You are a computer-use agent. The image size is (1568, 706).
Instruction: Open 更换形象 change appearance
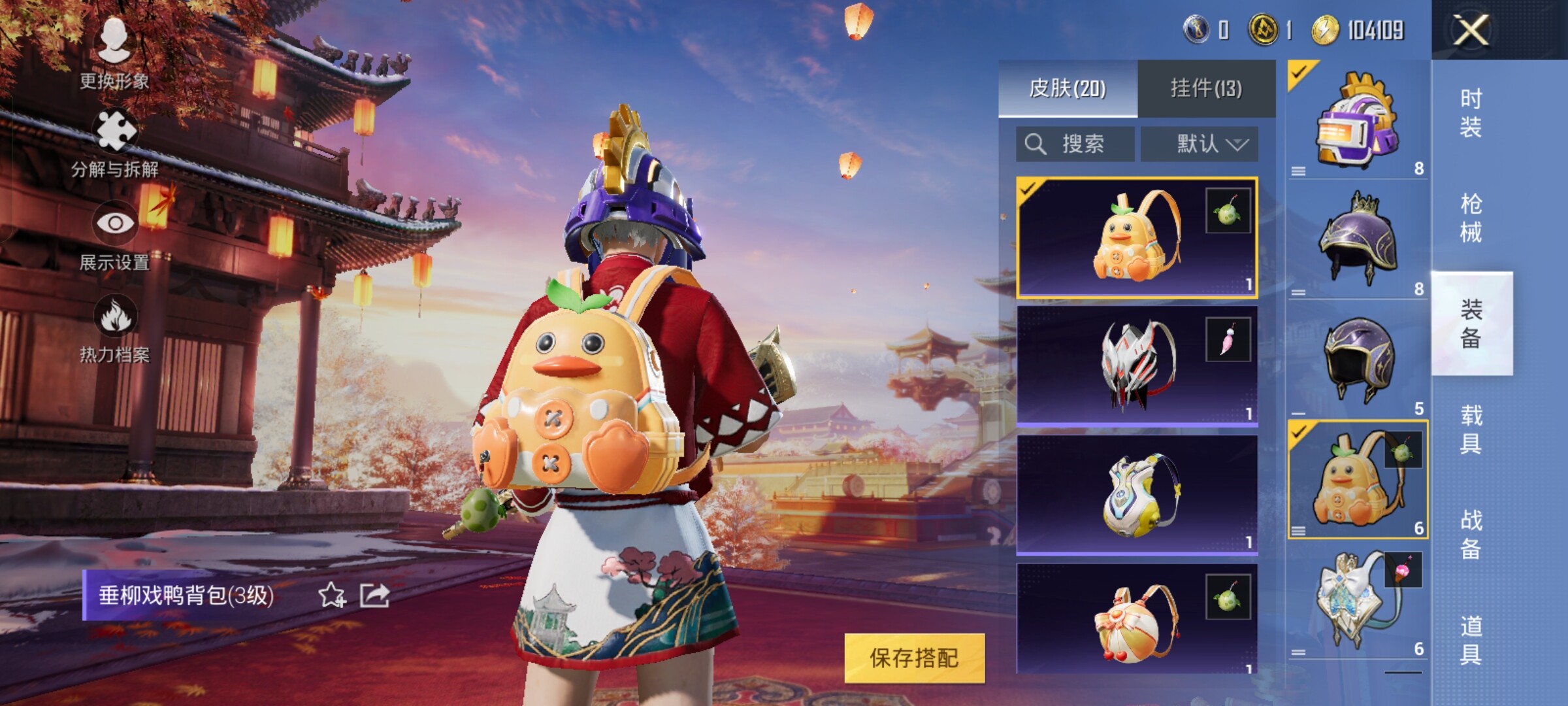tap(114, 52)
